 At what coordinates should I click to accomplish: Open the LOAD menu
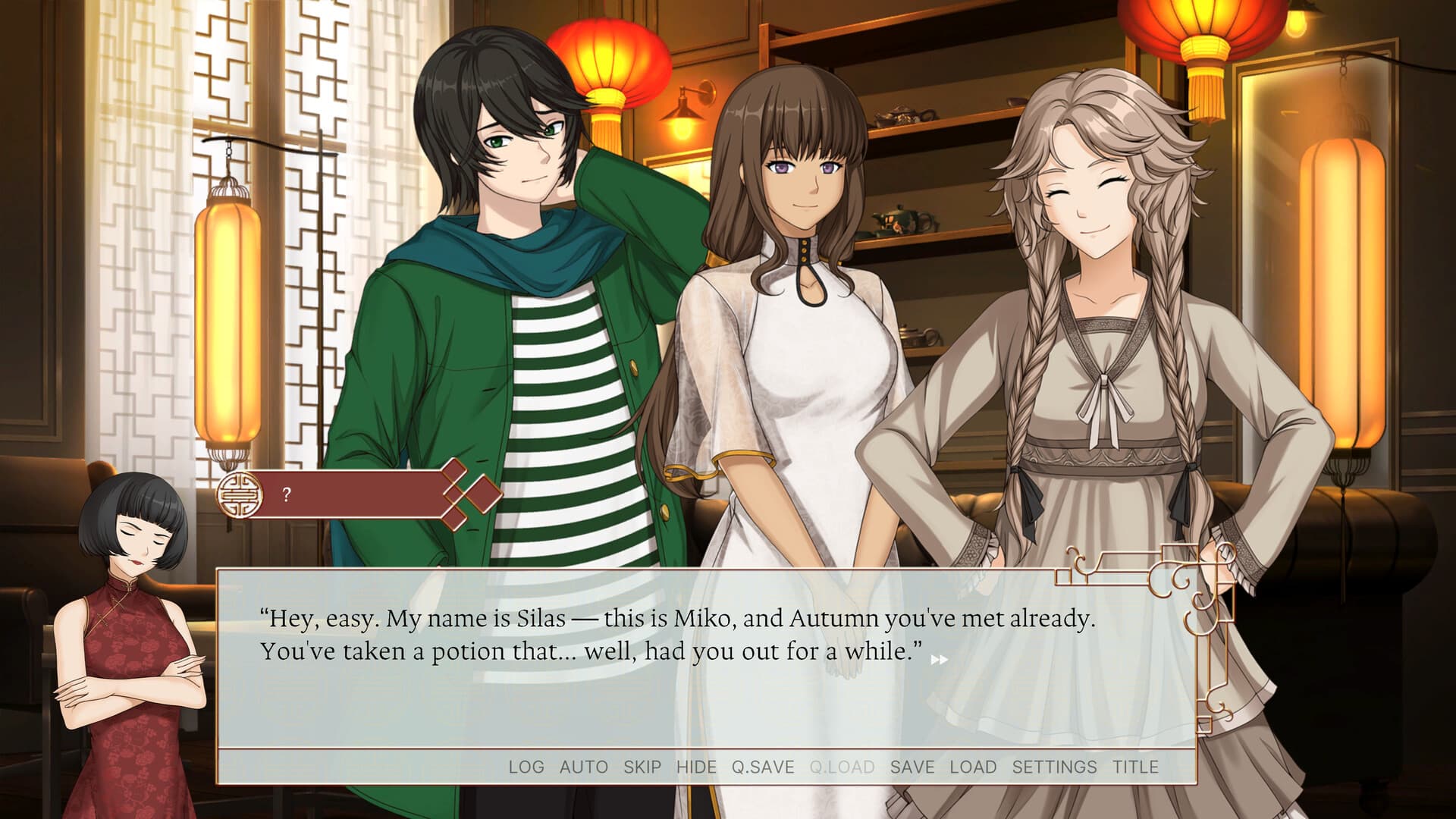point(974,767)
